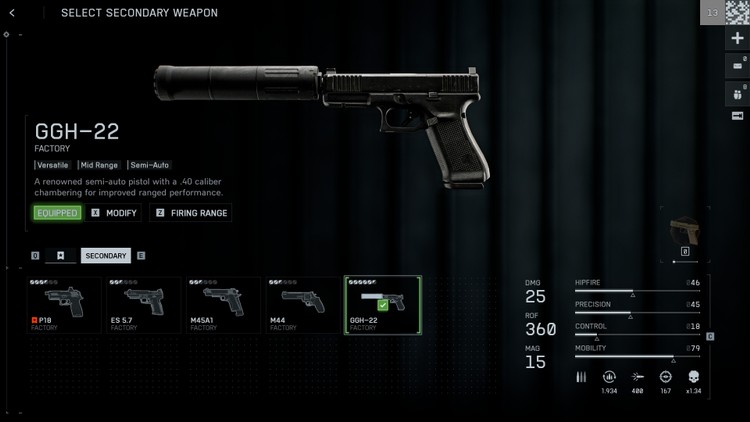Screen dimensions: 750x422
Task: Click the green Equipped button
Action: (x=57, y=213)
